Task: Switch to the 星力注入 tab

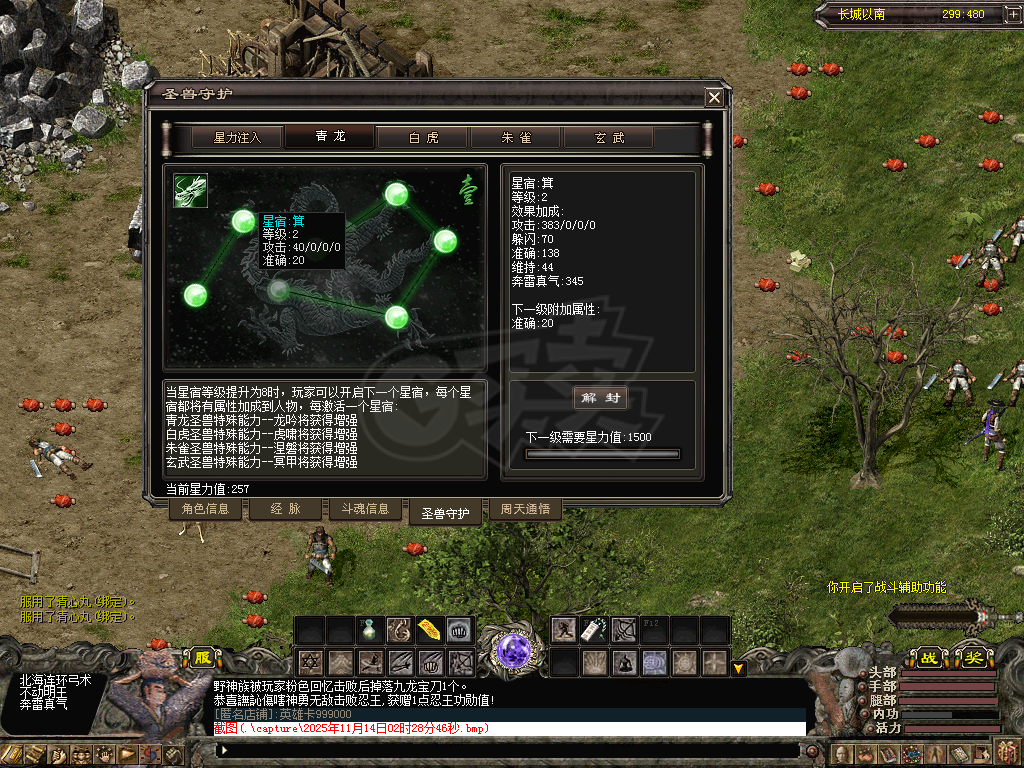Action: [237, 138]
